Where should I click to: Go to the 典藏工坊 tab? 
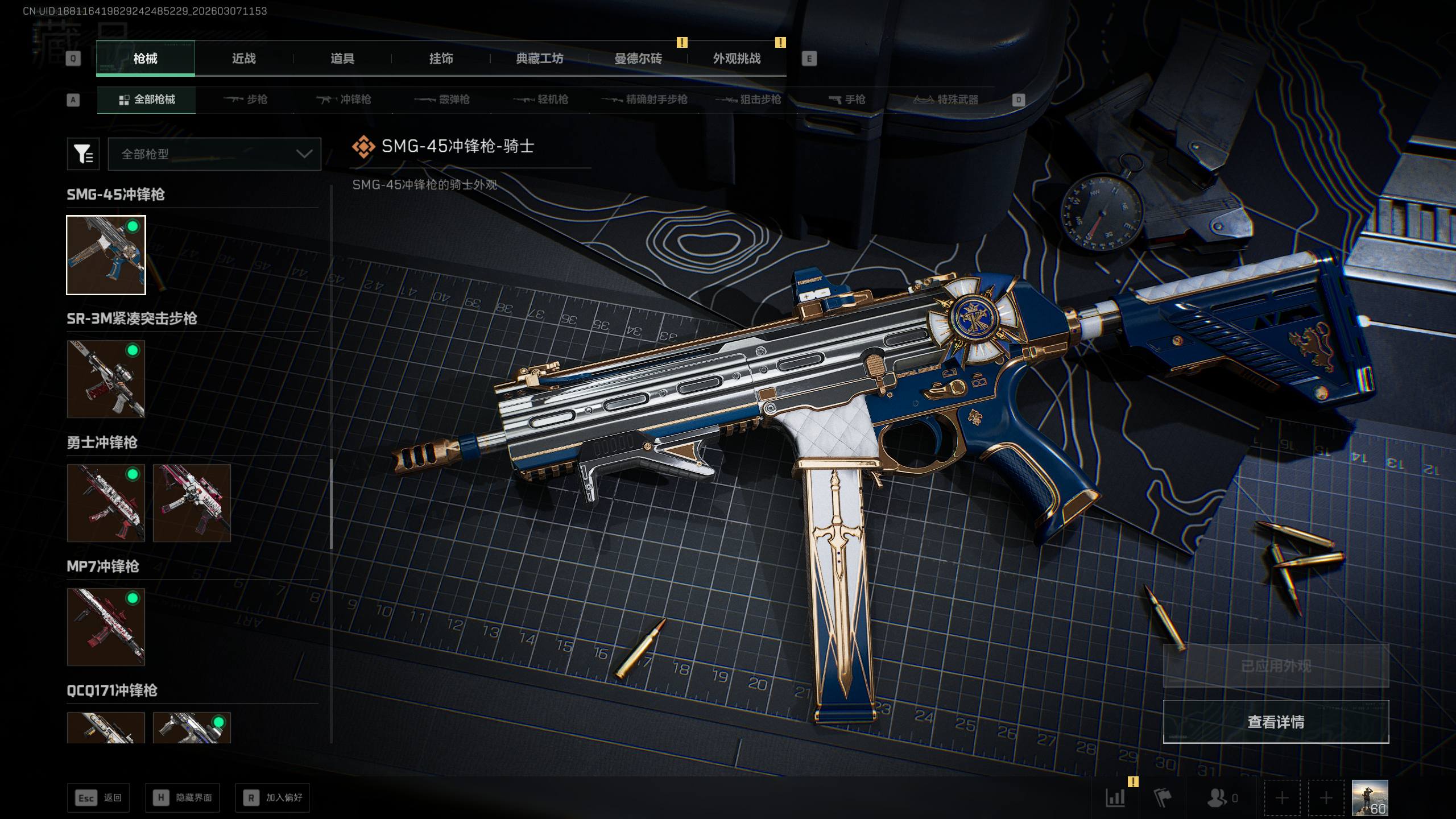(x=539, y=59)
